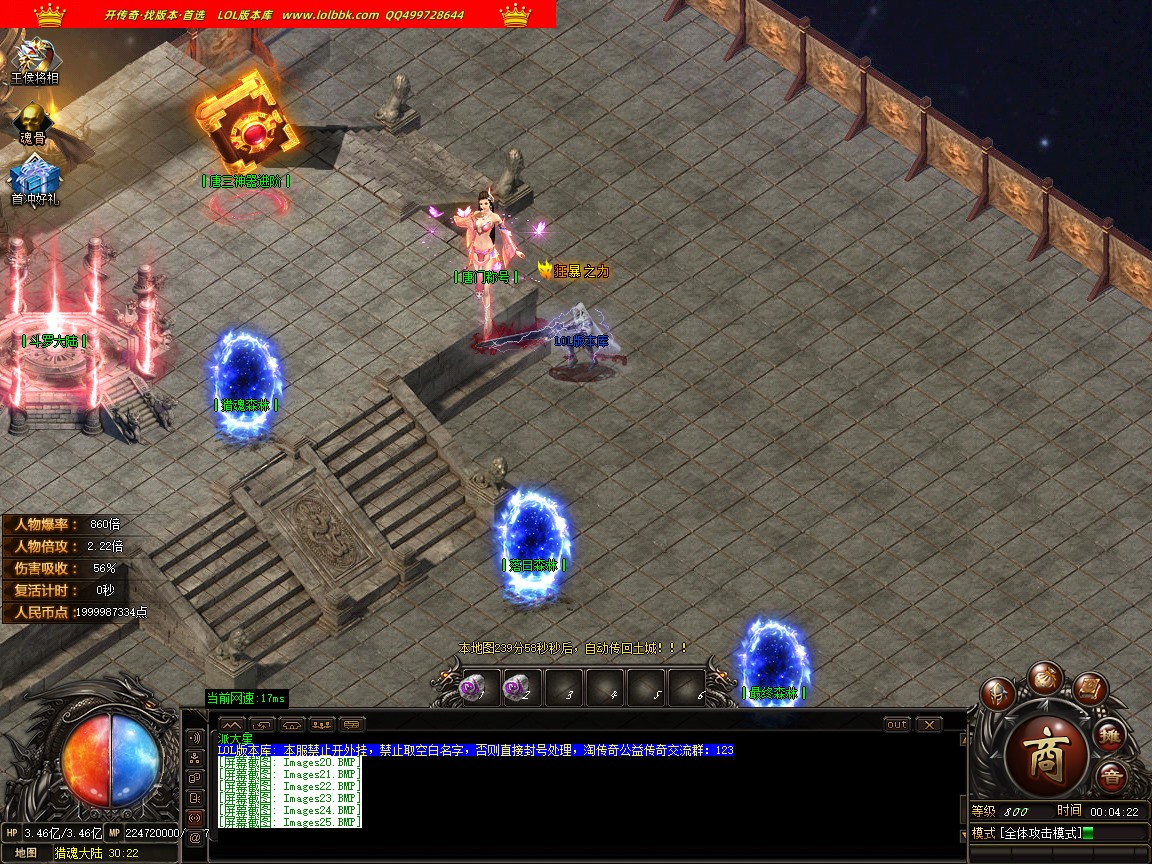Open the map with the 地图 button
The height and width of the screenshot is (864, 1152).
coord(26,853)
